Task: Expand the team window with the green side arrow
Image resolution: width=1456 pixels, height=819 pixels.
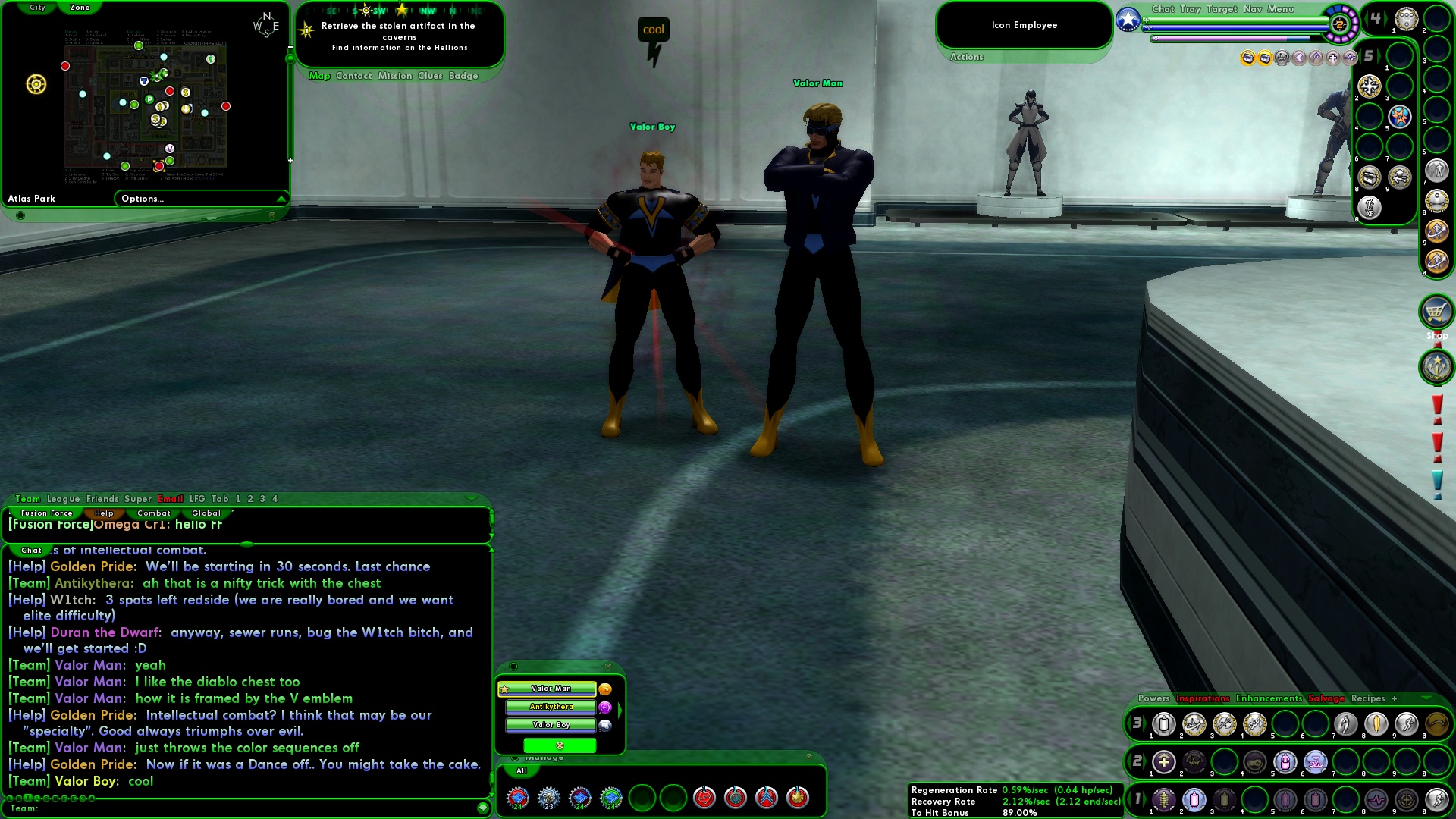Action: click(620, 709)
